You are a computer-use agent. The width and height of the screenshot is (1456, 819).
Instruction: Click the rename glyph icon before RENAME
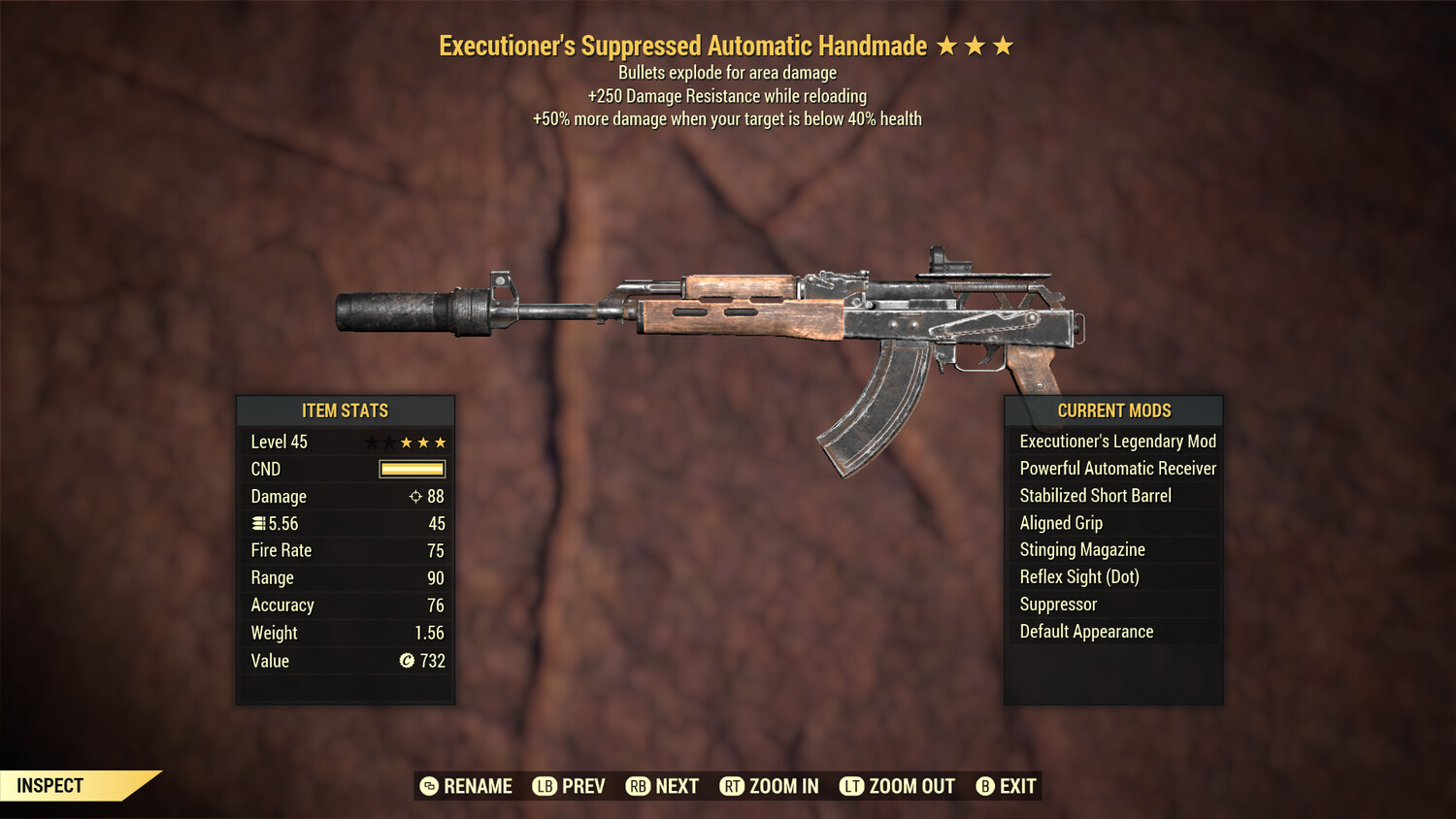pyautogui.click(x=427, y=786)
